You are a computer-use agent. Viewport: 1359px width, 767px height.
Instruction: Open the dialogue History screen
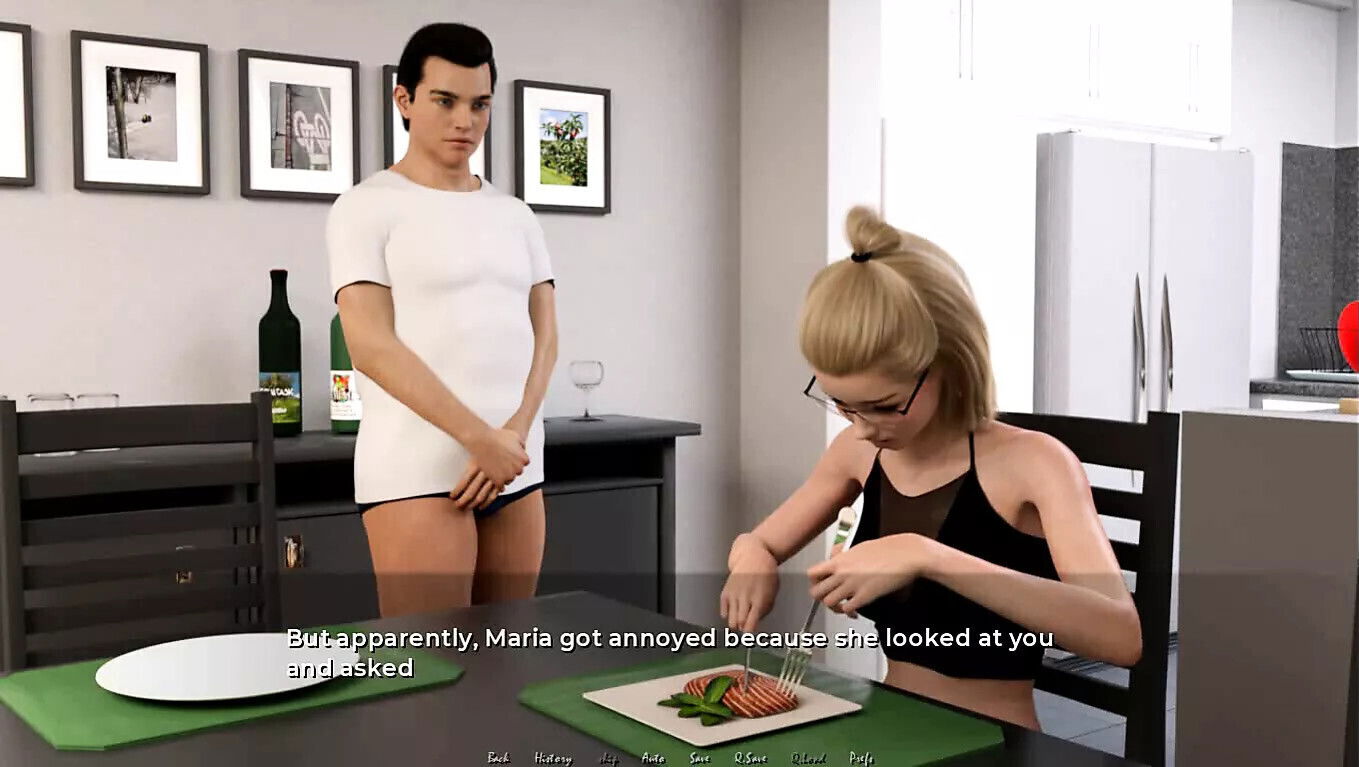pyautogui.click(x=555, y=759)
